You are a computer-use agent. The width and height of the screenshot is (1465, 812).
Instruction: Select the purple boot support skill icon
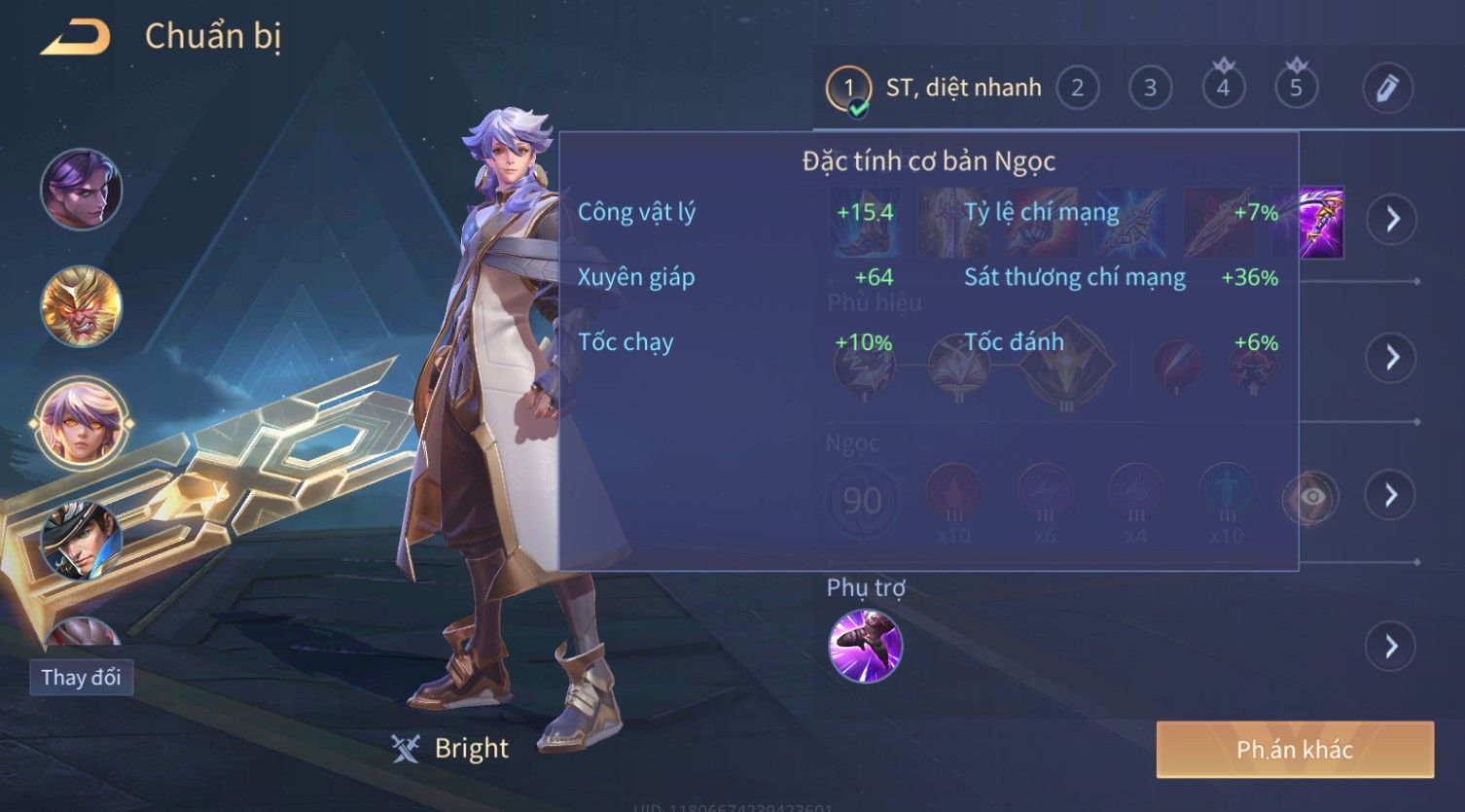tap(865, 646)
